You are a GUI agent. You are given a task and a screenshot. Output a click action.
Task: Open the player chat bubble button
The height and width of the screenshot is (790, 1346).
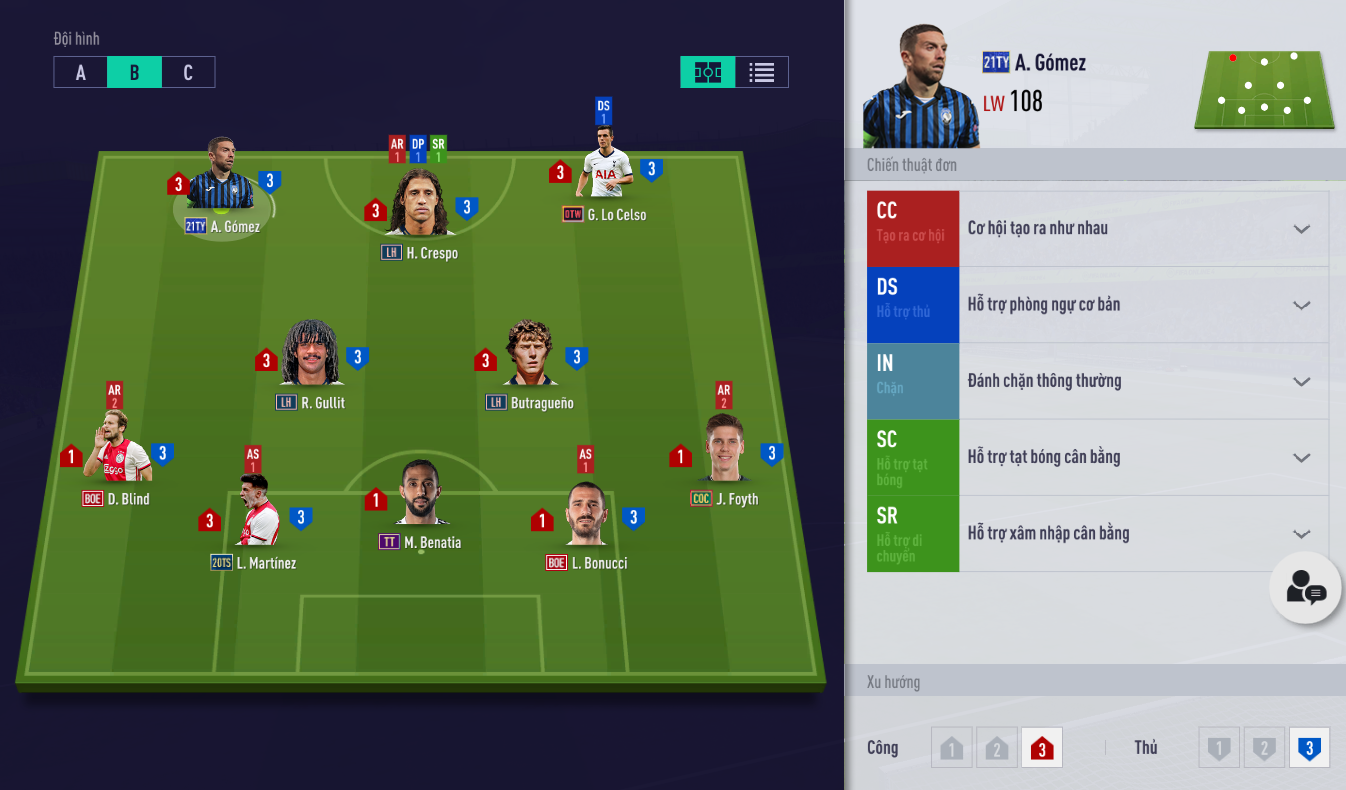click(1305, 589)
